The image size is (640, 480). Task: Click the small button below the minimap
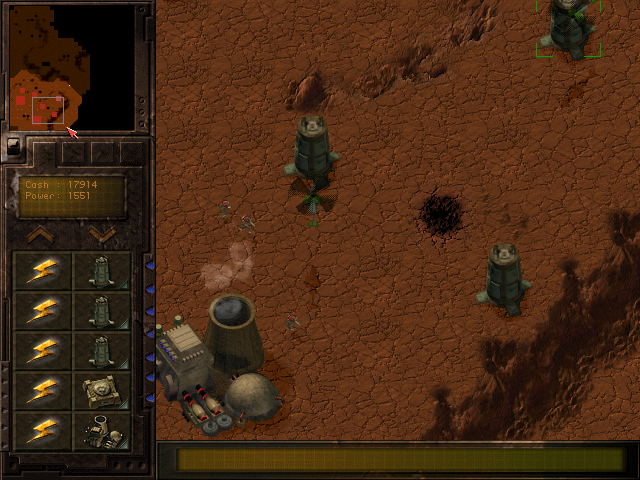14,146
